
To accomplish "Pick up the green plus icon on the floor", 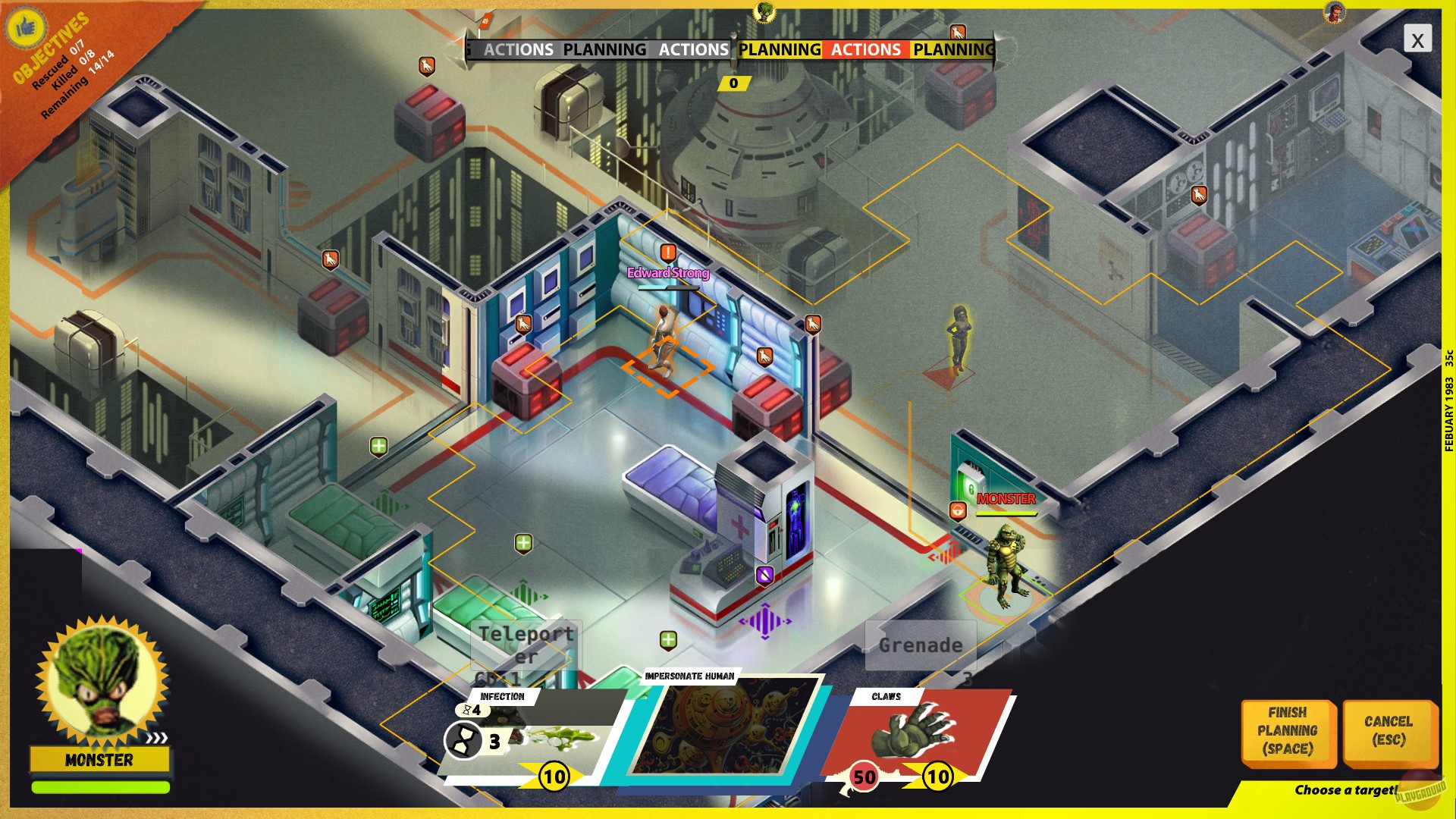I will (522, 541).
